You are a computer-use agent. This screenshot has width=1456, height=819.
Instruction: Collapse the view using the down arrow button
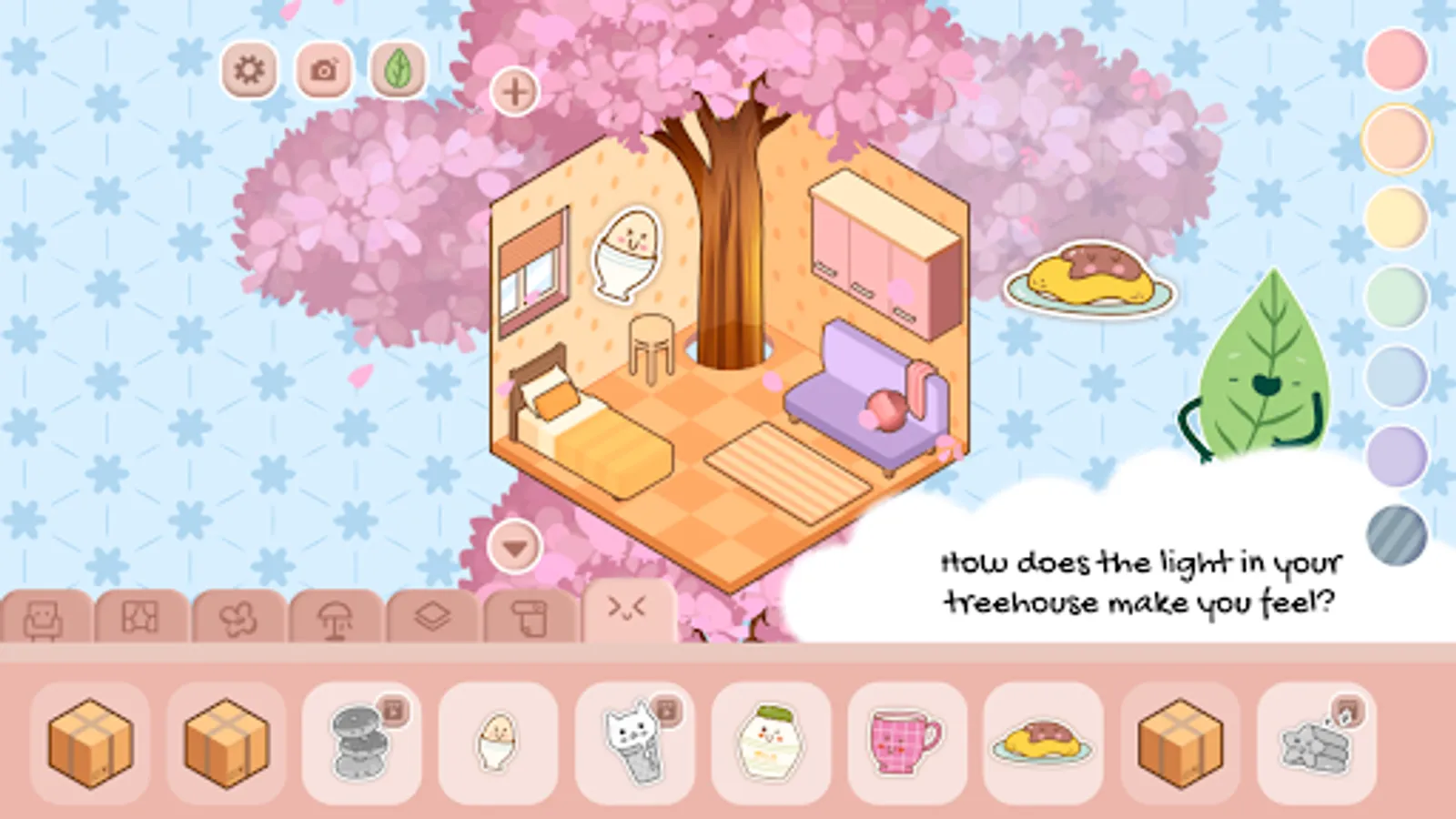513,548
